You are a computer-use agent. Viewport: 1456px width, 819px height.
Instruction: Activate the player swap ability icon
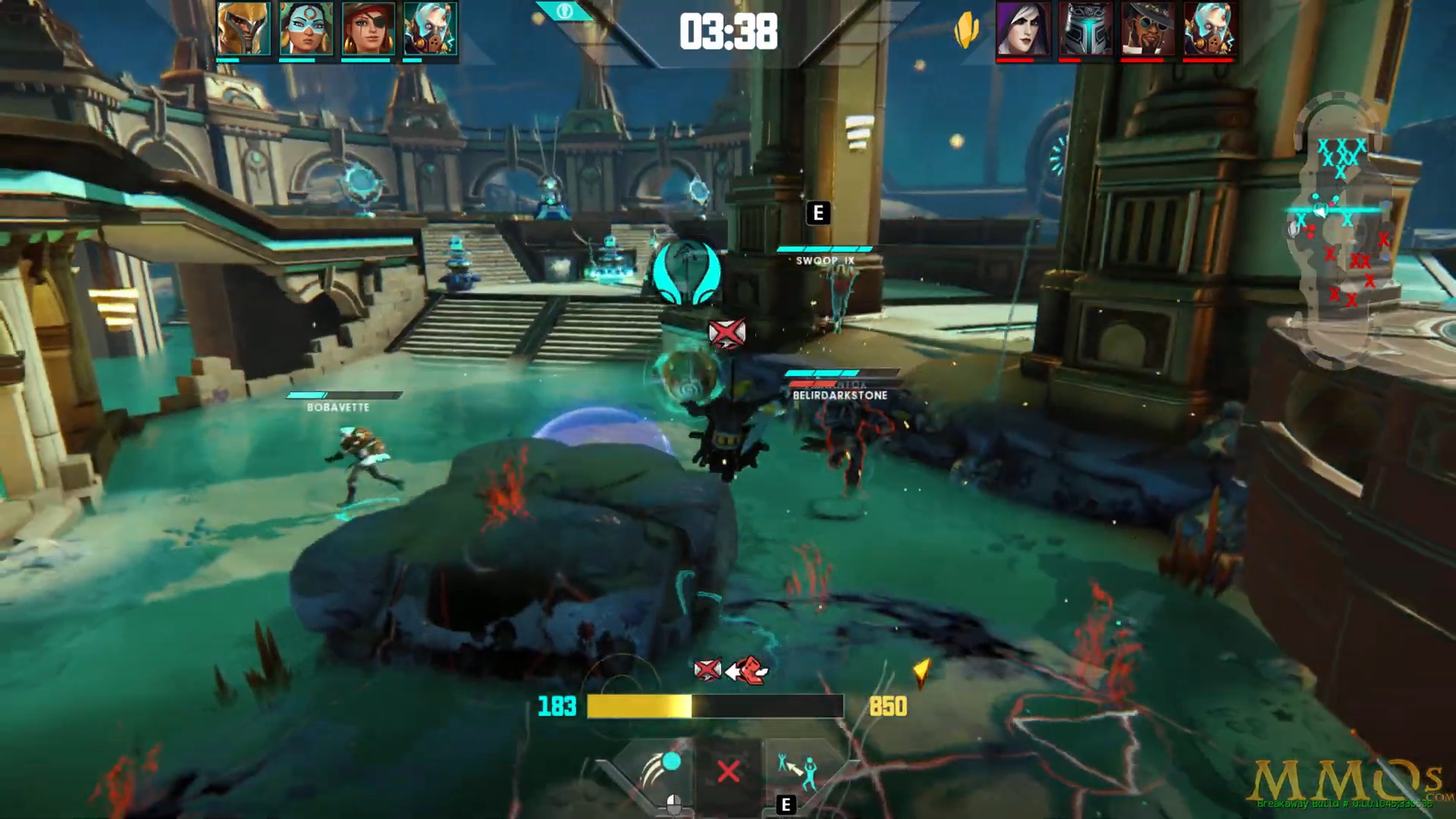coord(797,771)
